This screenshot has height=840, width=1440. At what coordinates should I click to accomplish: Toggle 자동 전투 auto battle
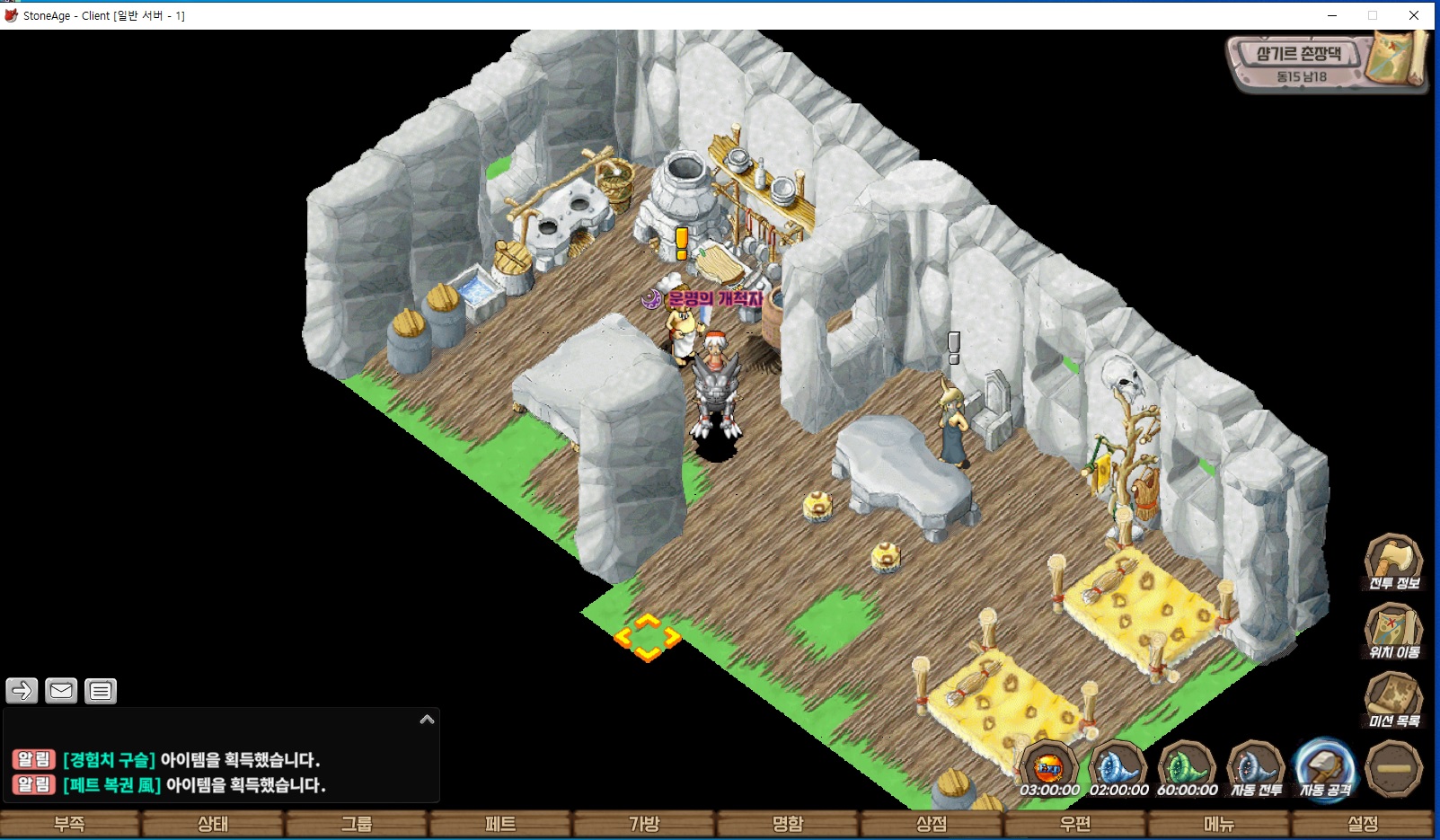(1256, 769)
